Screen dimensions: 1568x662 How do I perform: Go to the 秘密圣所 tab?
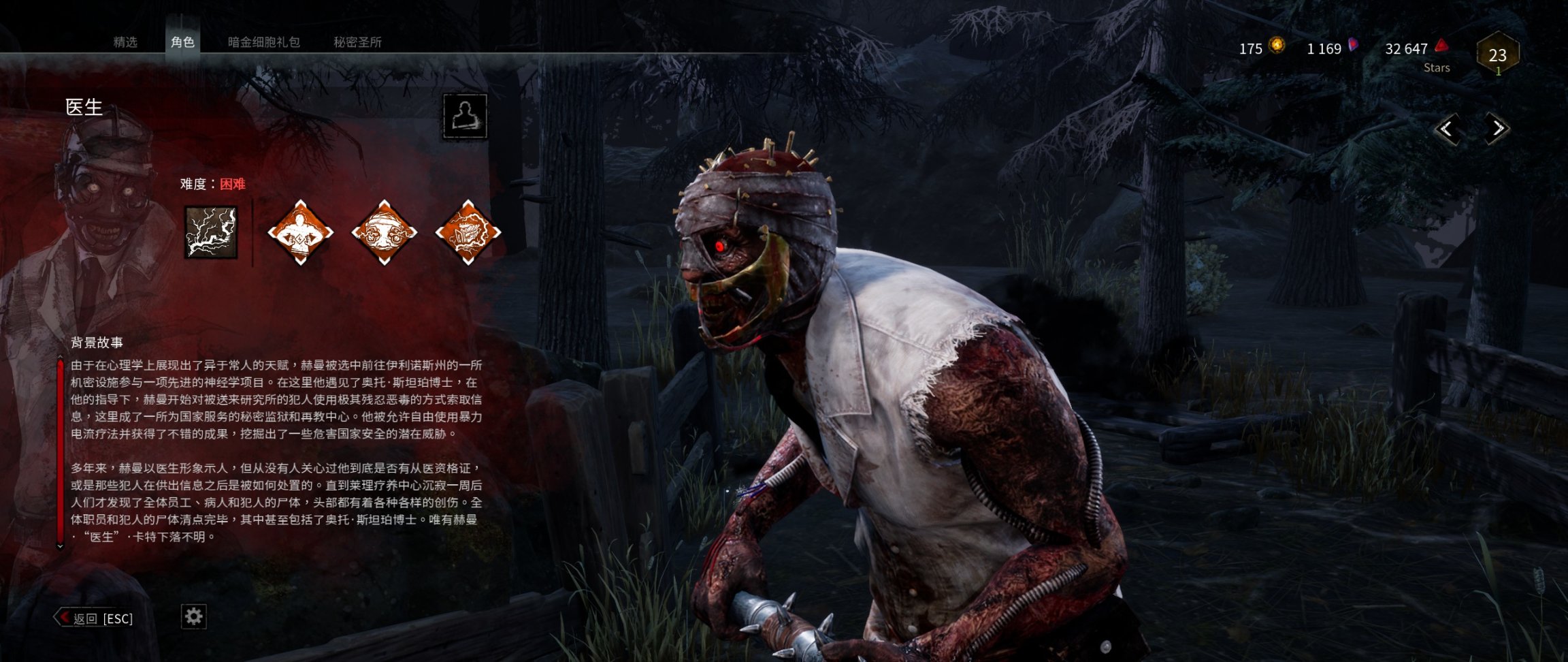coord(357,42)
